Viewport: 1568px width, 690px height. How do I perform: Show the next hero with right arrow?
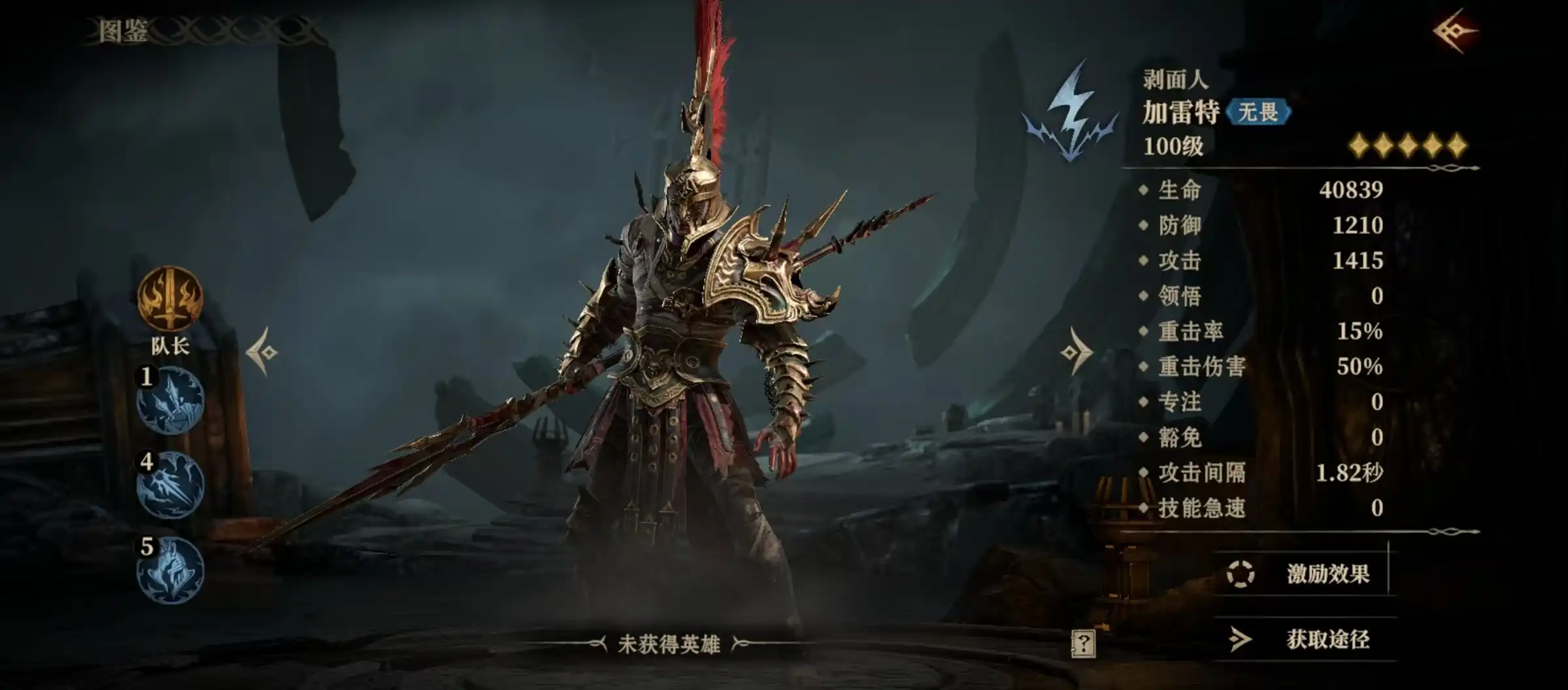tap(1076, 353)
